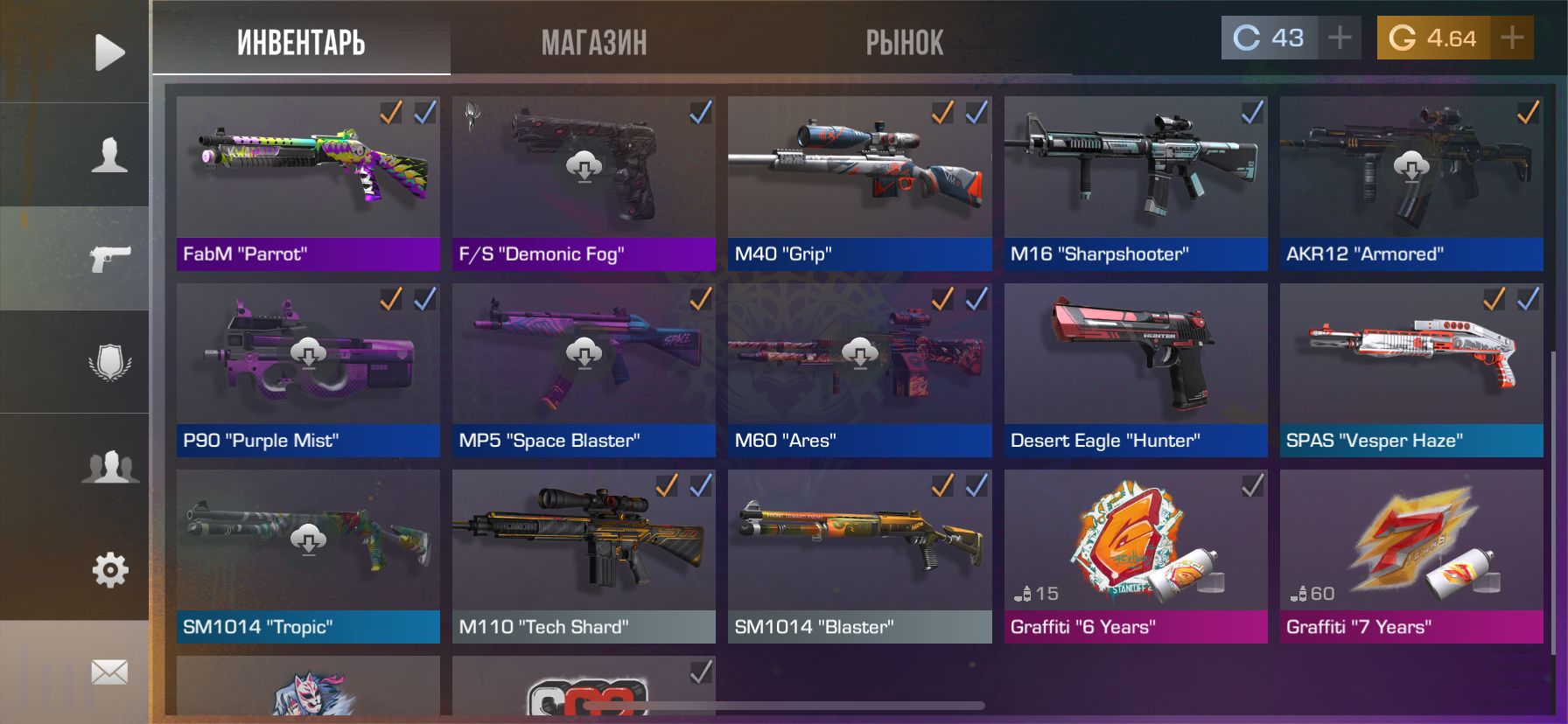
Task: Pick the AKR12 "Armored" rifle skin
Action: [x=1410, y=183]
